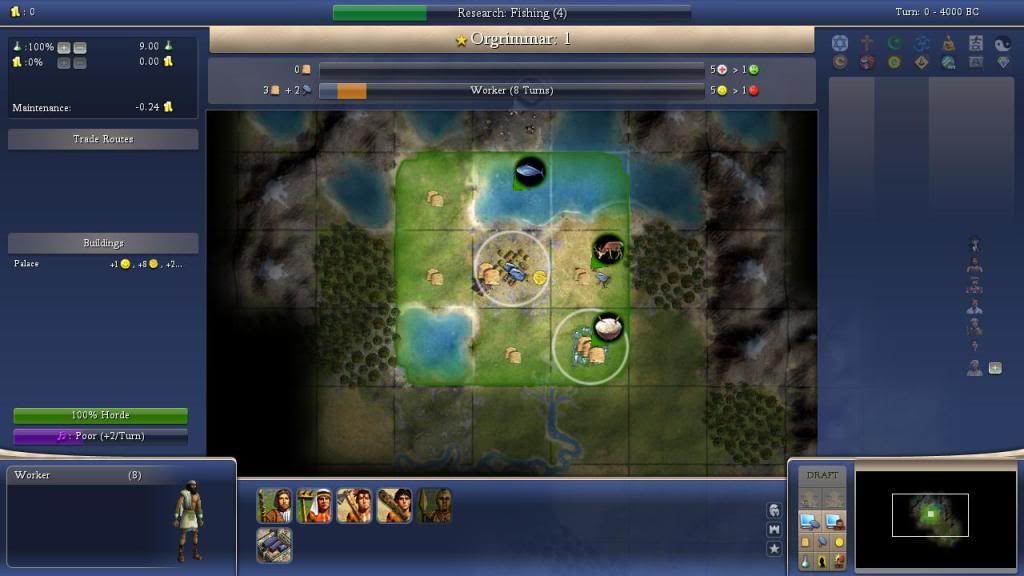The width and height of the screenshot is (1024, 576).
Task: Open the Buildings list header
Action: click(103, 243)
